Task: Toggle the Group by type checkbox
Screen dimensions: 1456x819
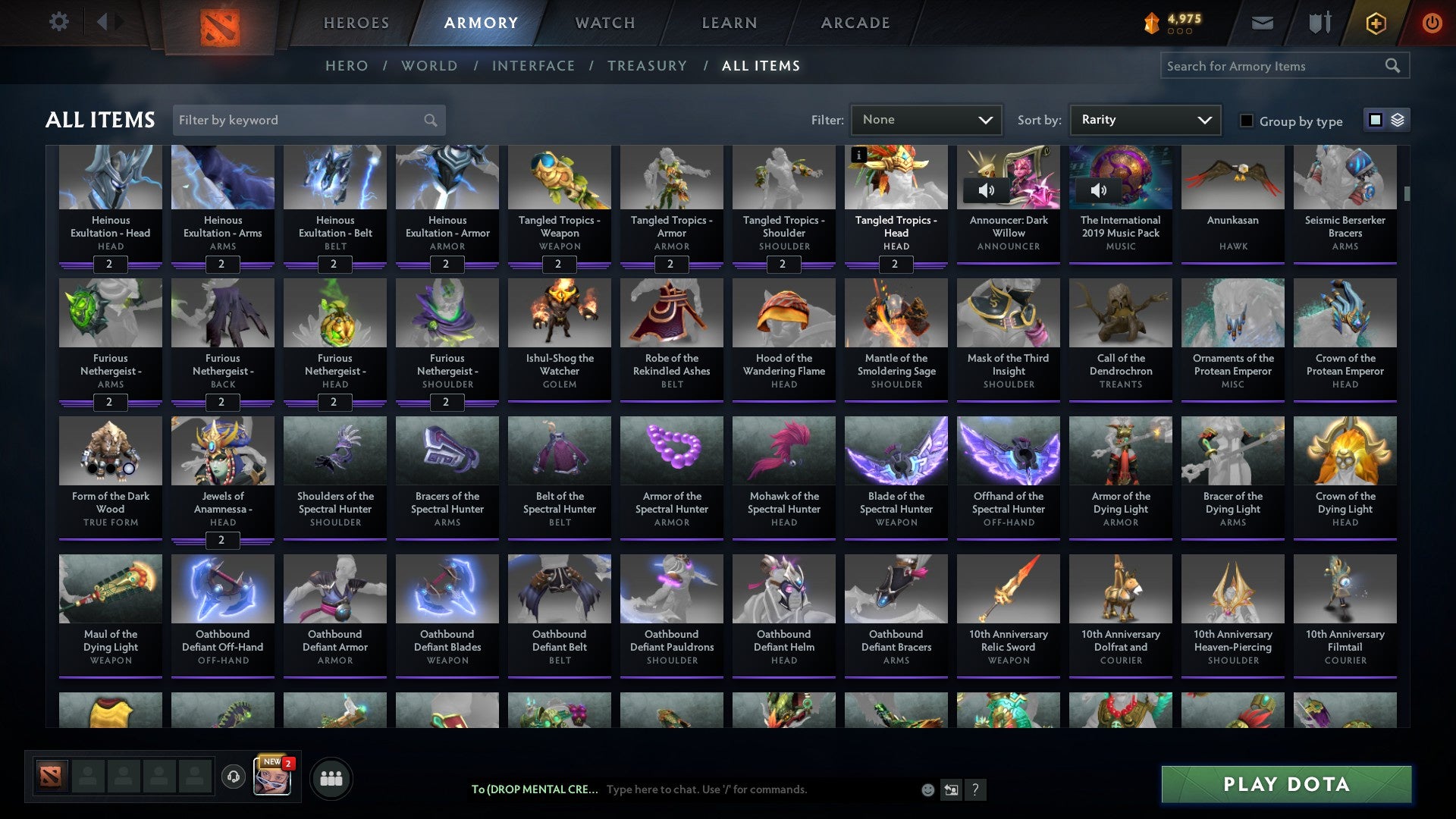Action: point(1247,121)
